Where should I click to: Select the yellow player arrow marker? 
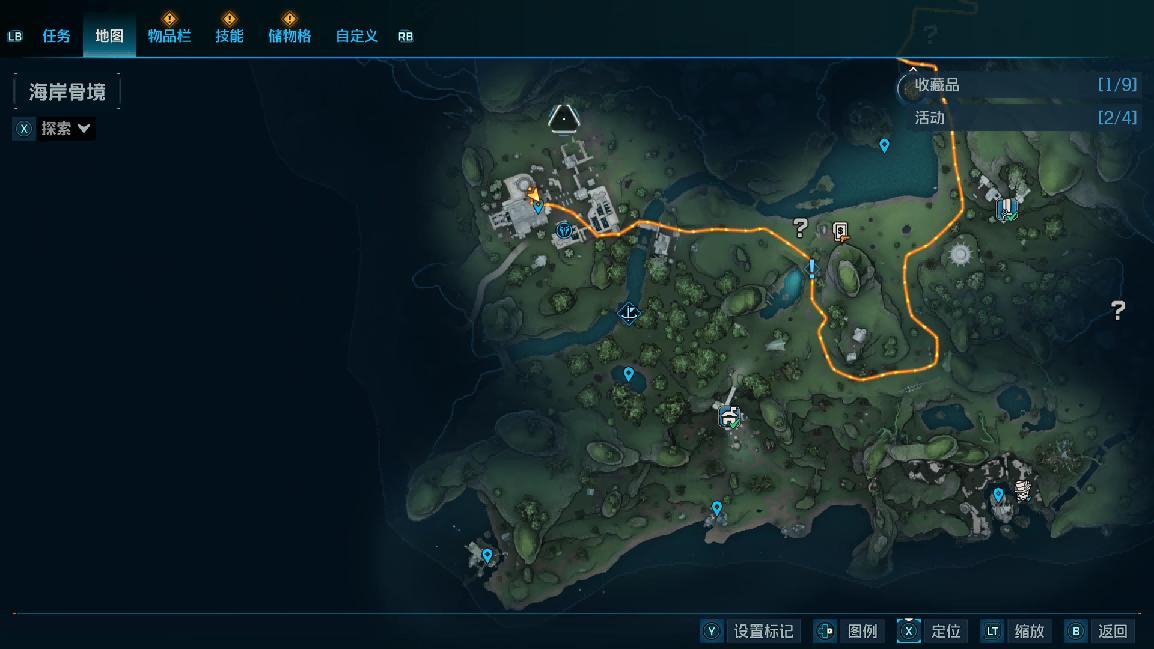point(533,195)
